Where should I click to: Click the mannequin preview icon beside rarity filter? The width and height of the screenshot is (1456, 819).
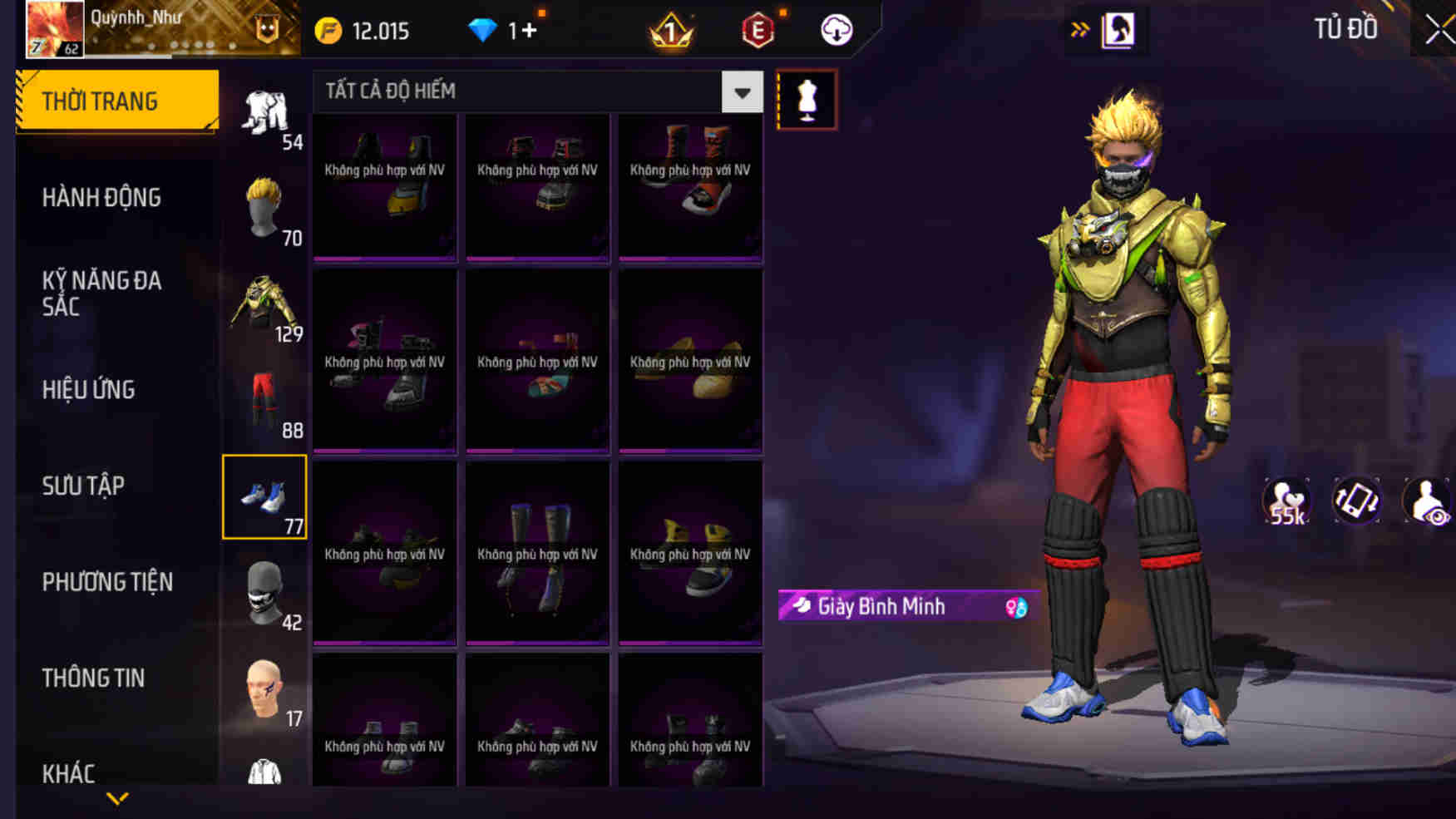coord(806,99)
